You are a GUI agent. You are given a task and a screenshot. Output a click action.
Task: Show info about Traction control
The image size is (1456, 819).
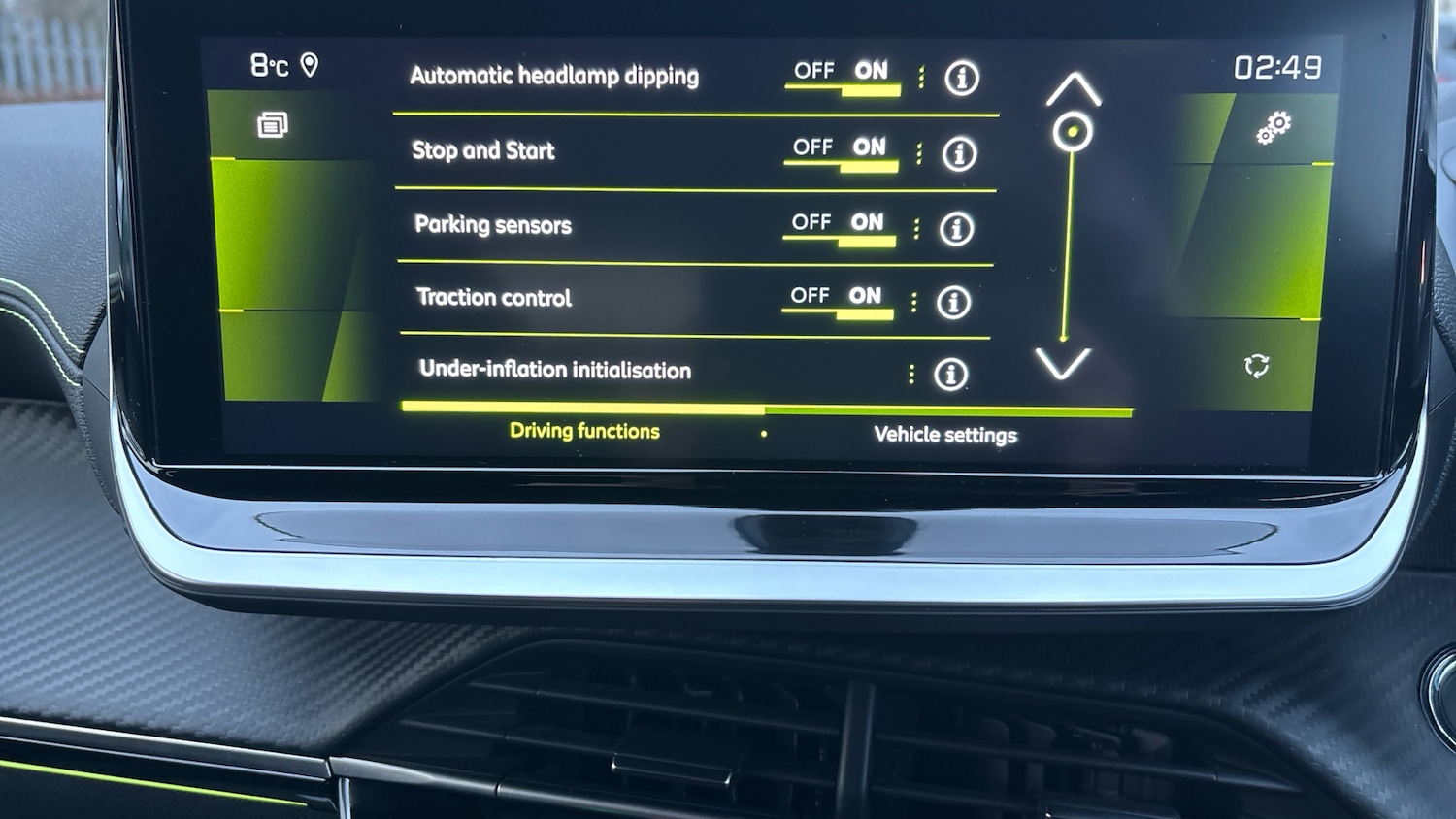tap(952, 303)
